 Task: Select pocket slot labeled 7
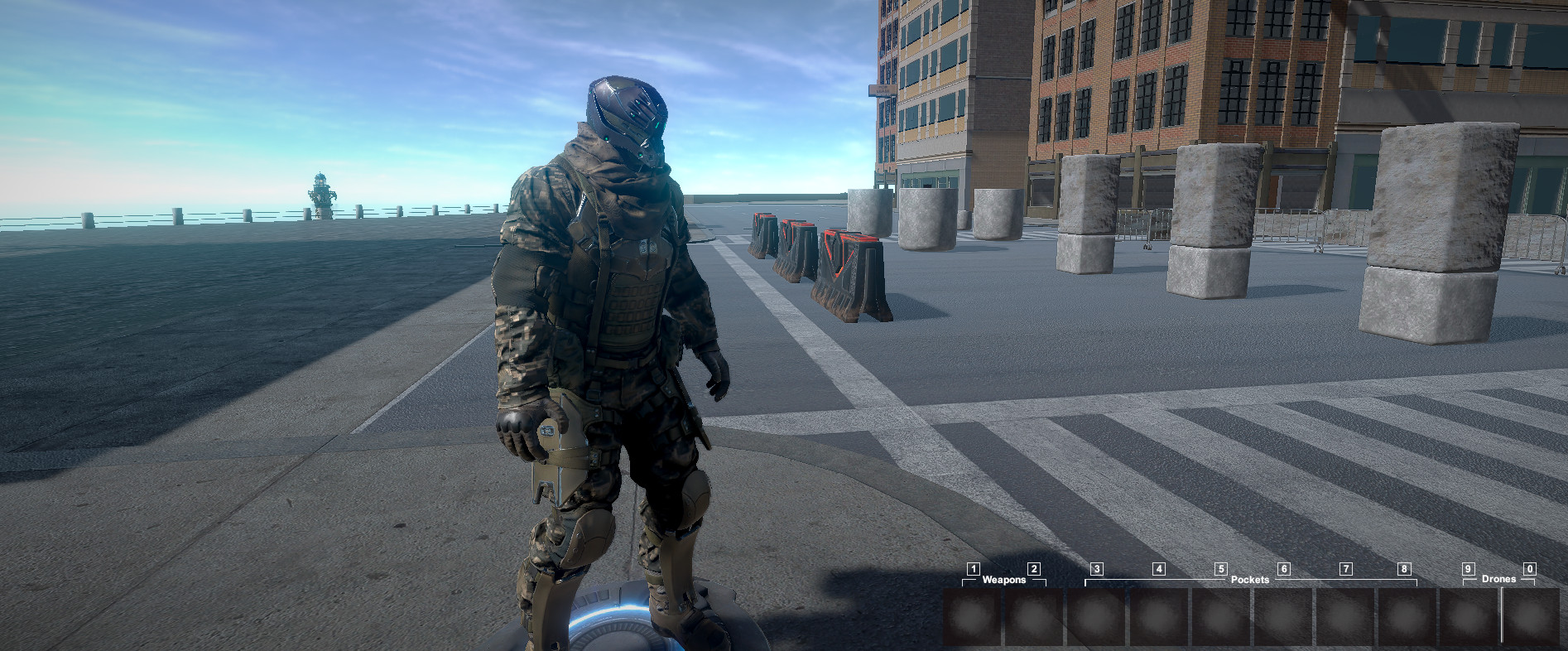pos(1345,617)
